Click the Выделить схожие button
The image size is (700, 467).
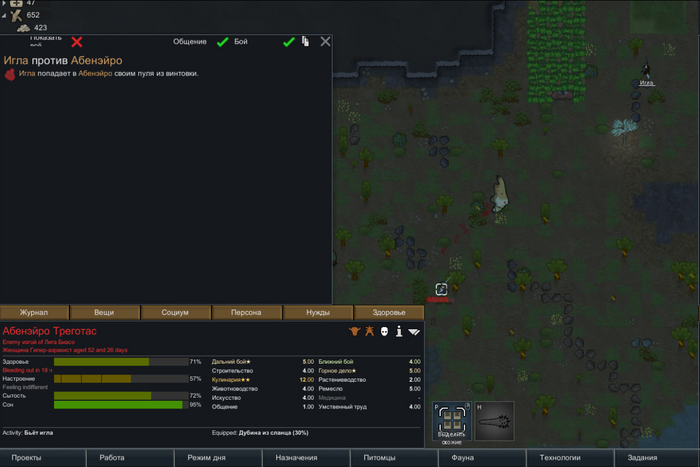pos(451,422)
